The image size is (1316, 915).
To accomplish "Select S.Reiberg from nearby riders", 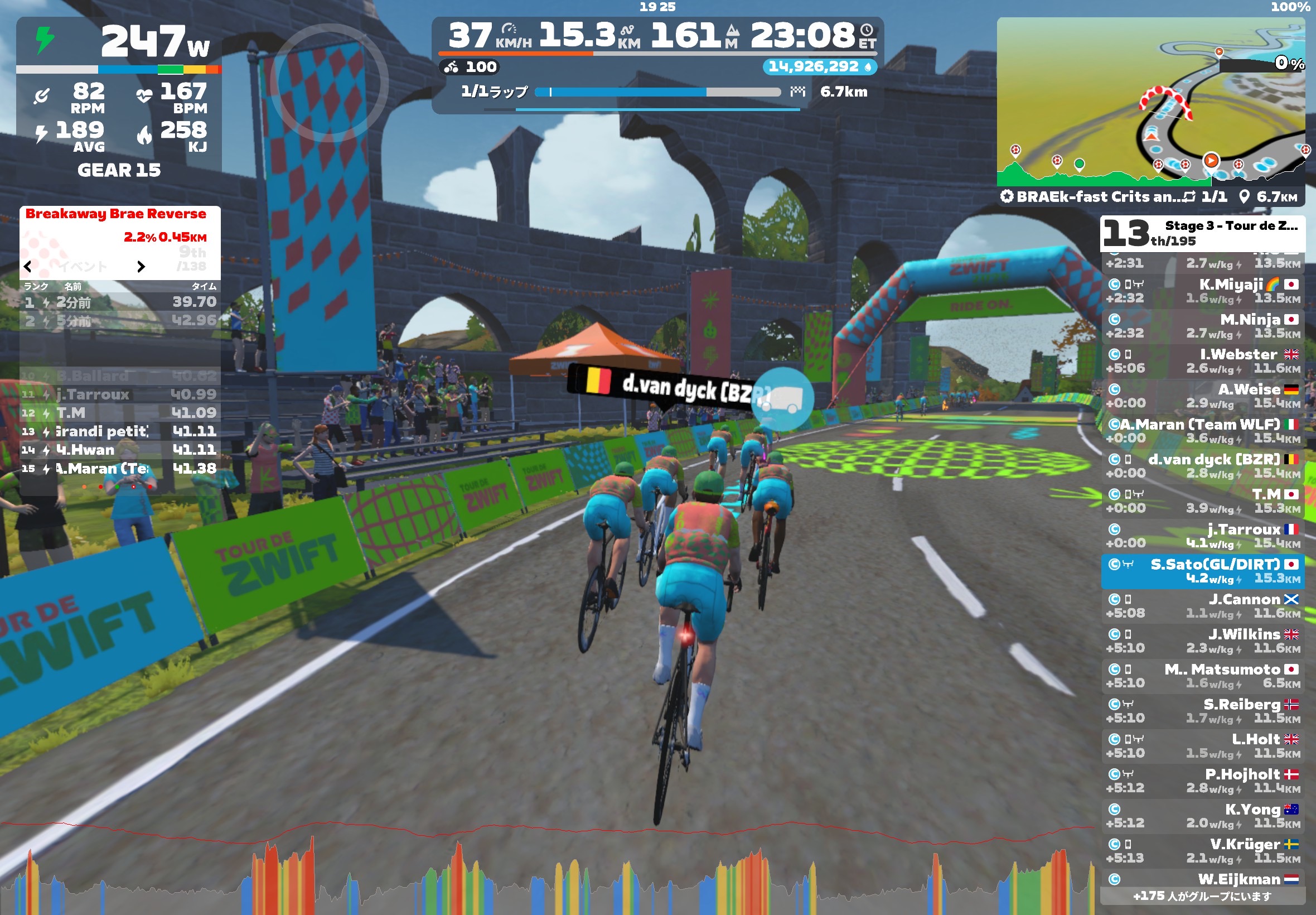I will tap(1202, 710).
